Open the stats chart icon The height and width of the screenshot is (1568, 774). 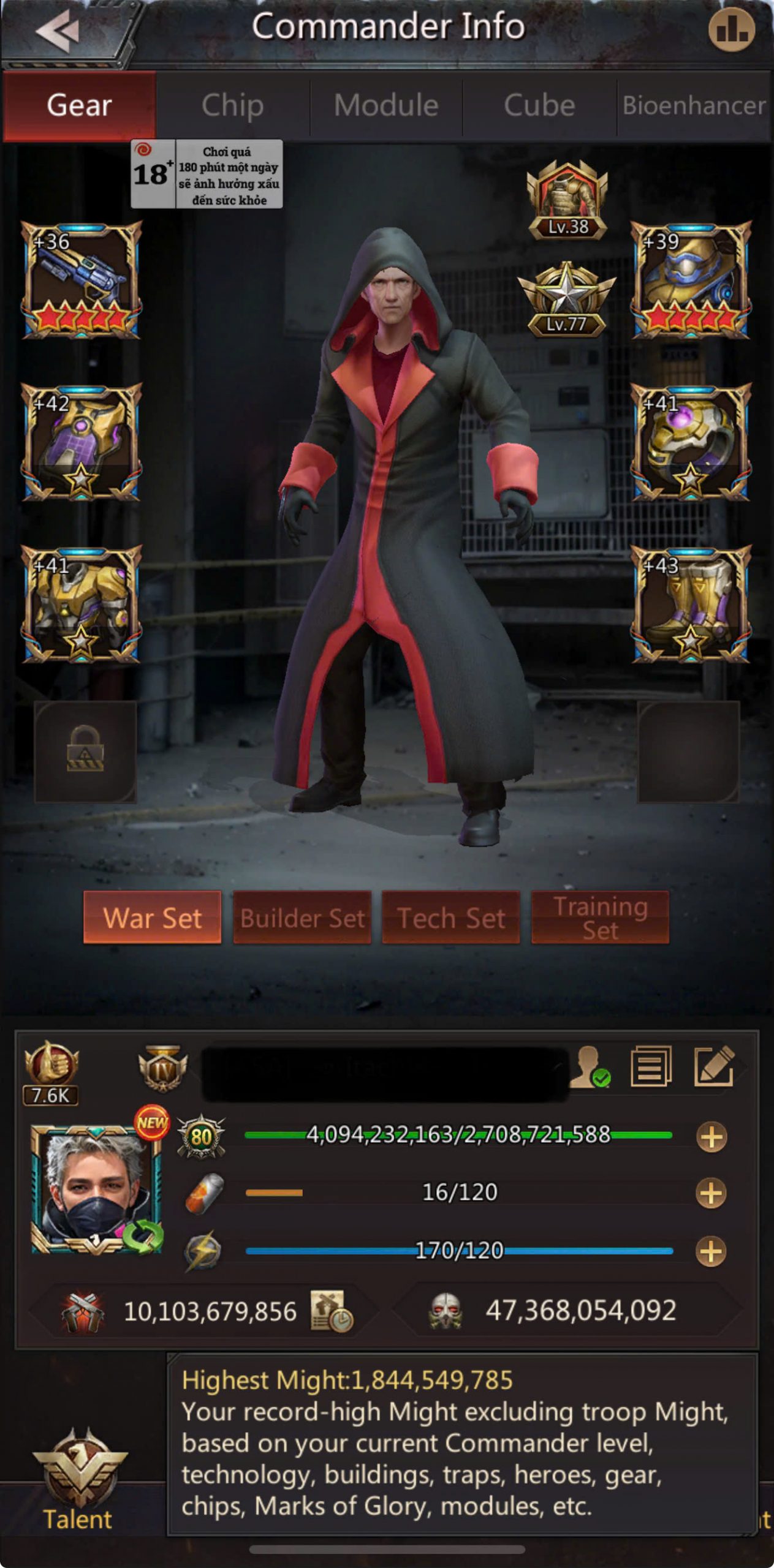coord(732,29)
